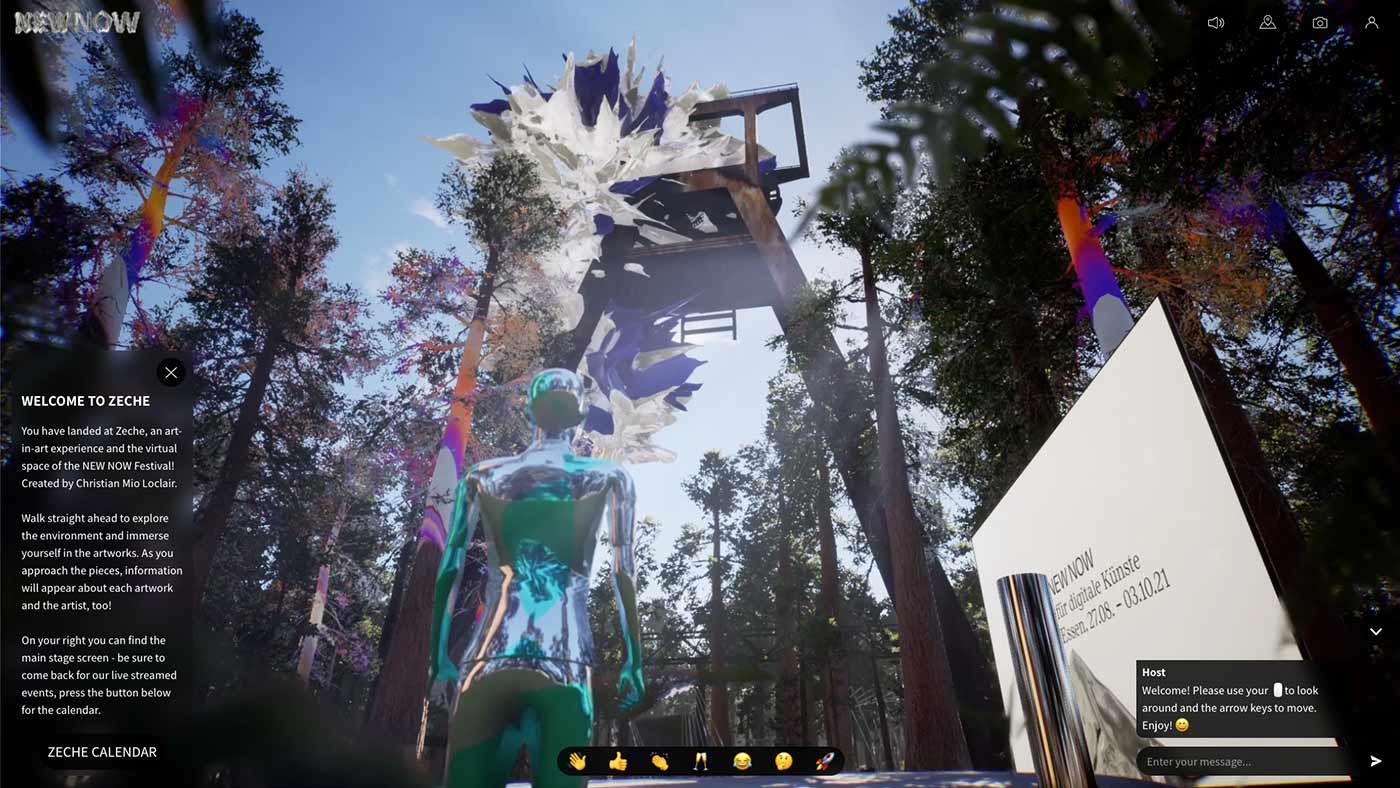Send the laughing tears emoji reaction
1400x788 pixels.
pos(742,761)
